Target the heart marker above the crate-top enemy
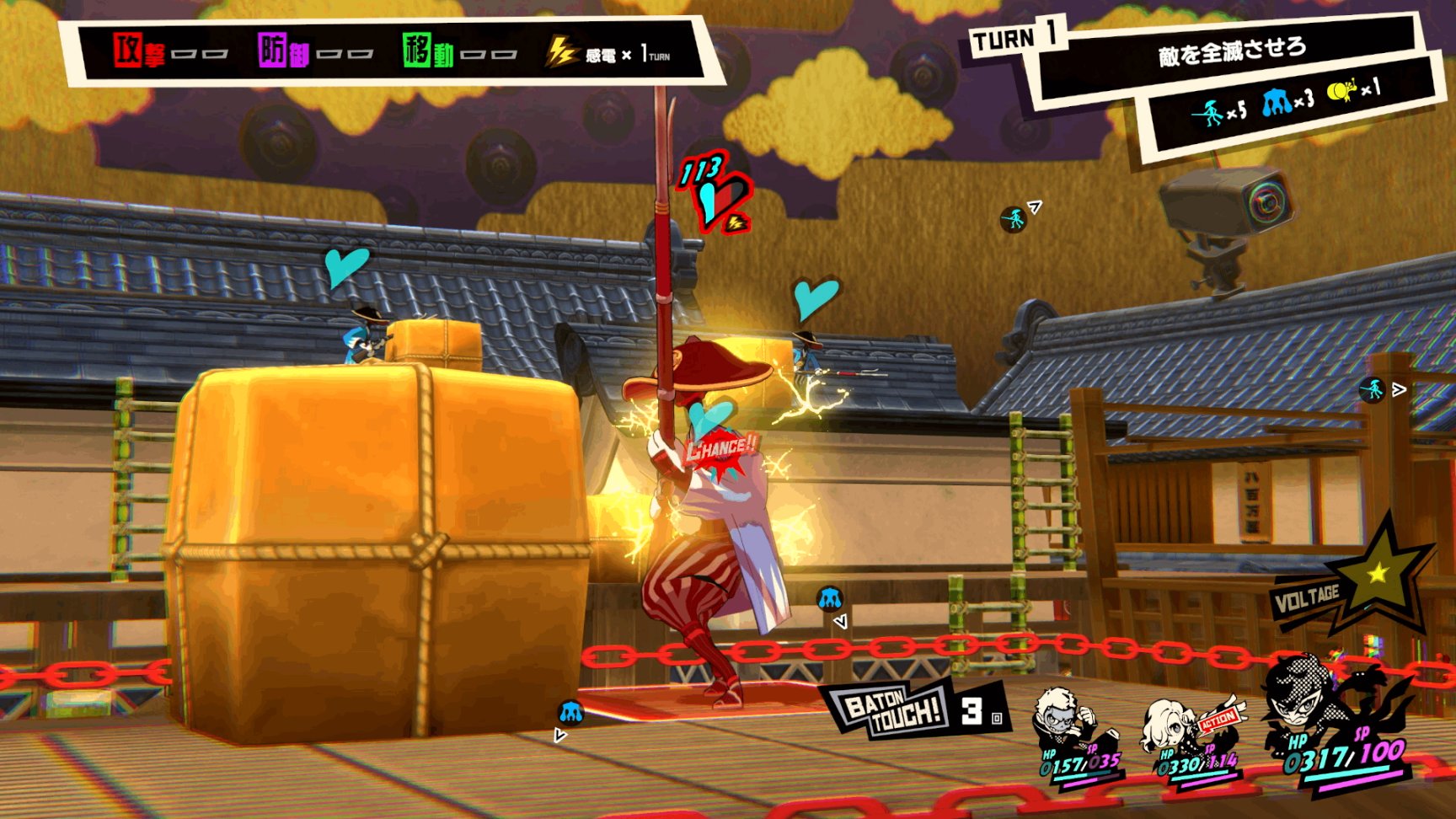Viewport: 1456px width, 819px height. [x=346, y=265]
